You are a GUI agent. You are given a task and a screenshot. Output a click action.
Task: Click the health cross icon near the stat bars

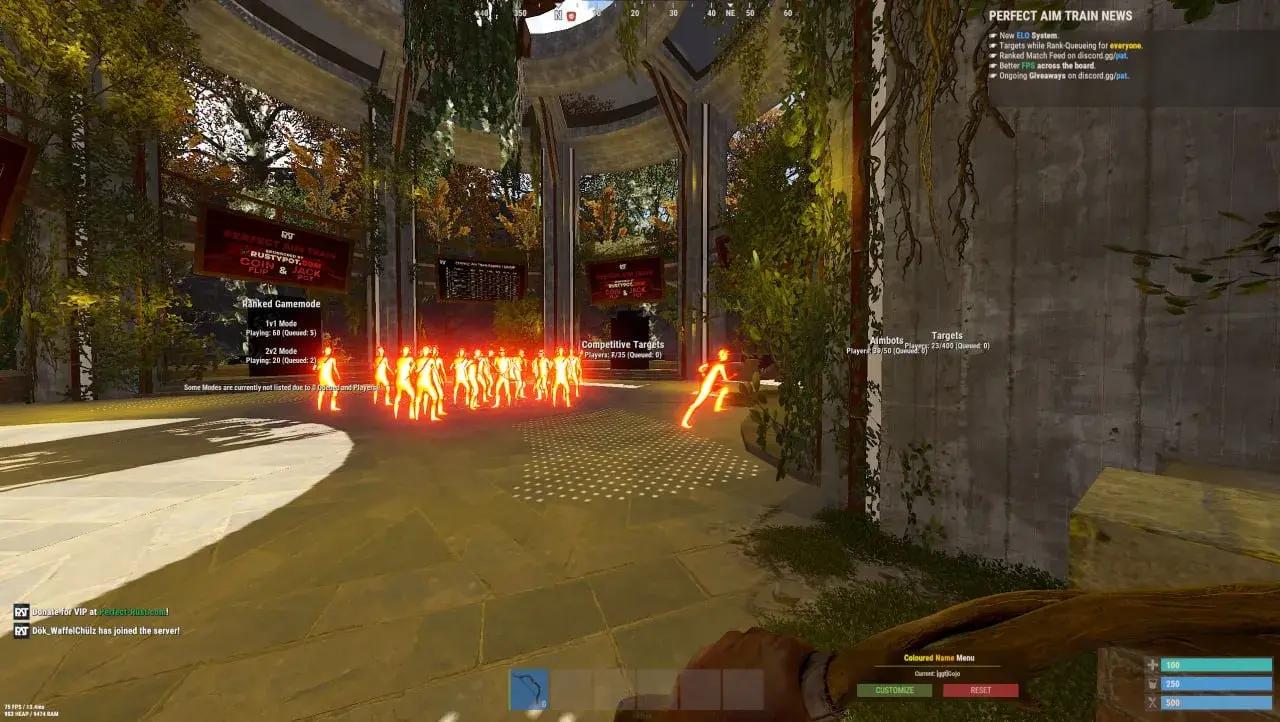click(x=1151, y=663)
